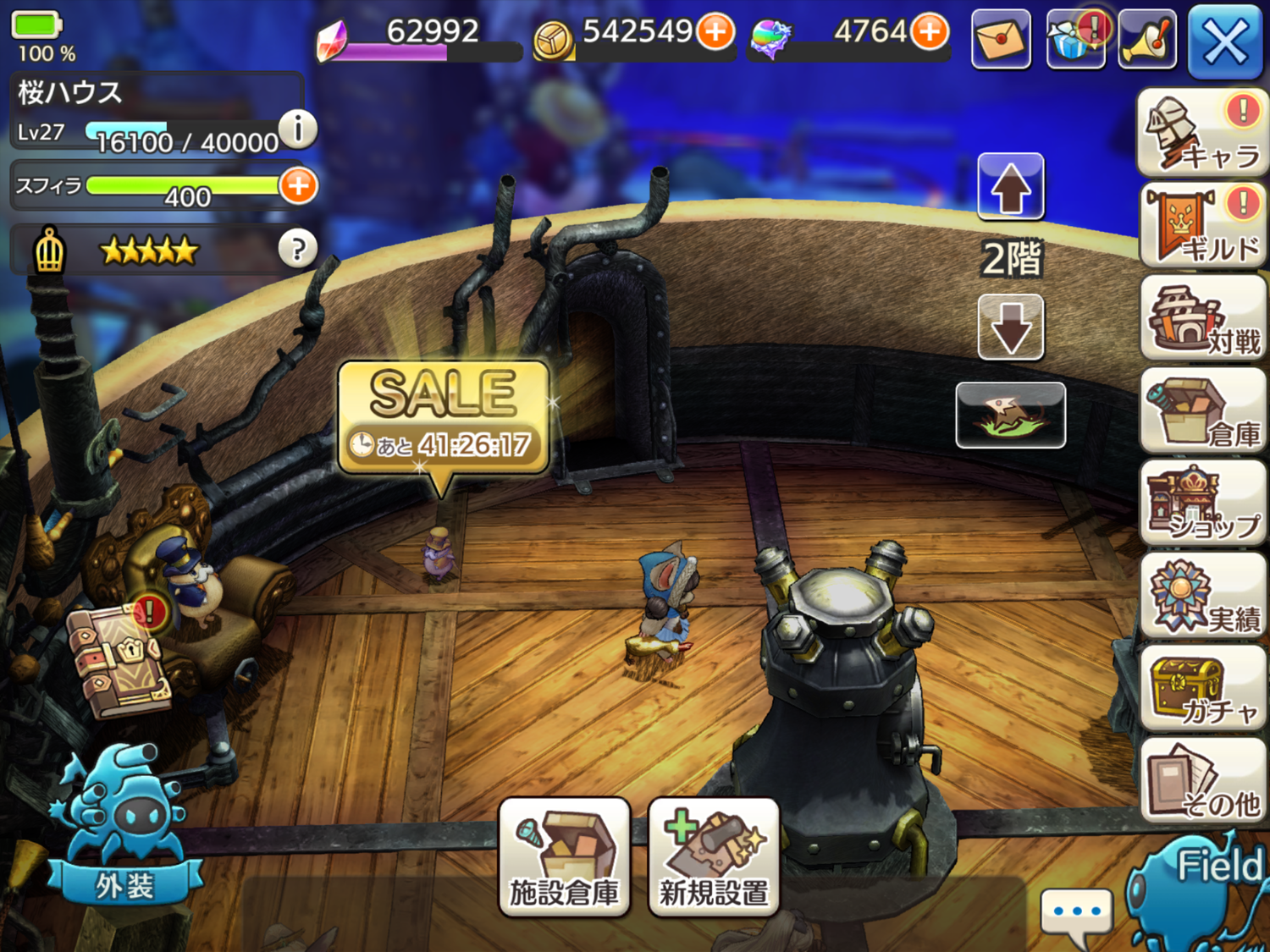Open the ガチャ gacha menu
The width and height of the screenshot is (1270, 952).
tap(1202, 689)
